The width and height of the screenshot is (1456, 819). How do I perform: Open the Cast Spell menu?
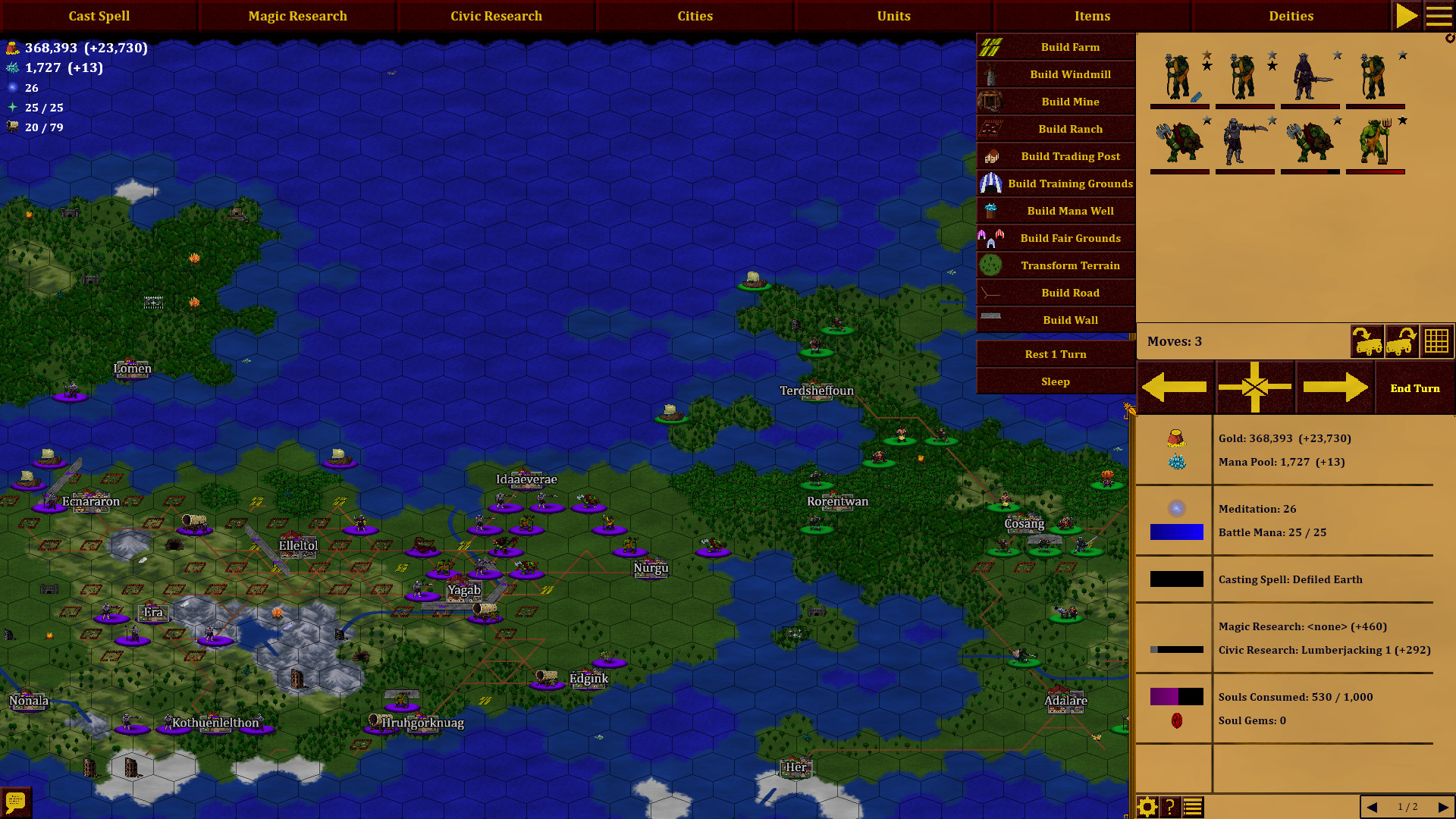(99, 15)
